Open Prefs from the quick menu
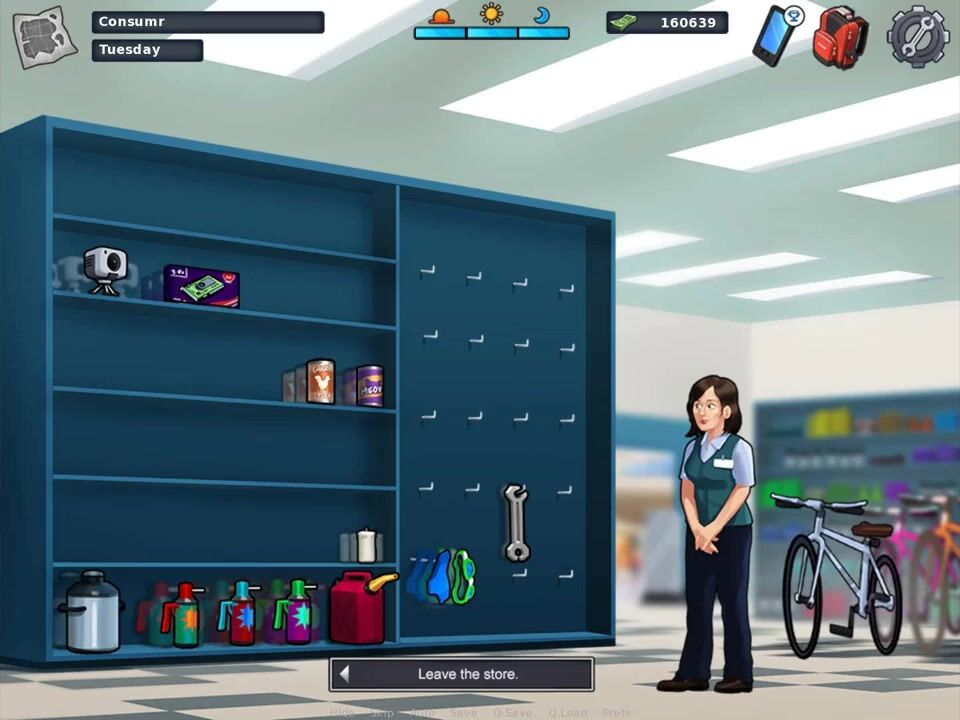The height and width of the screenshot is (720, 960). click(616, 713)
